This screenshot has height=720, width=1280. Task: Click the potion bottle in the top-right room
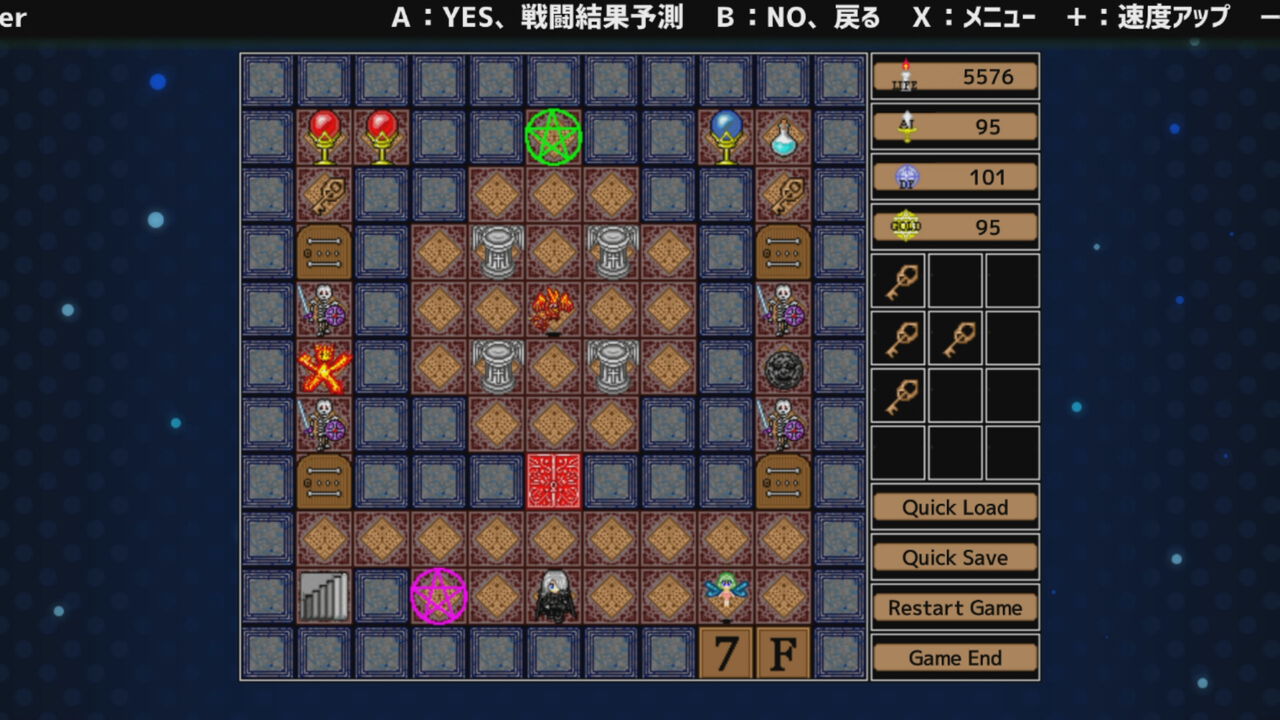pyautogui.click(x=783, y=137)
